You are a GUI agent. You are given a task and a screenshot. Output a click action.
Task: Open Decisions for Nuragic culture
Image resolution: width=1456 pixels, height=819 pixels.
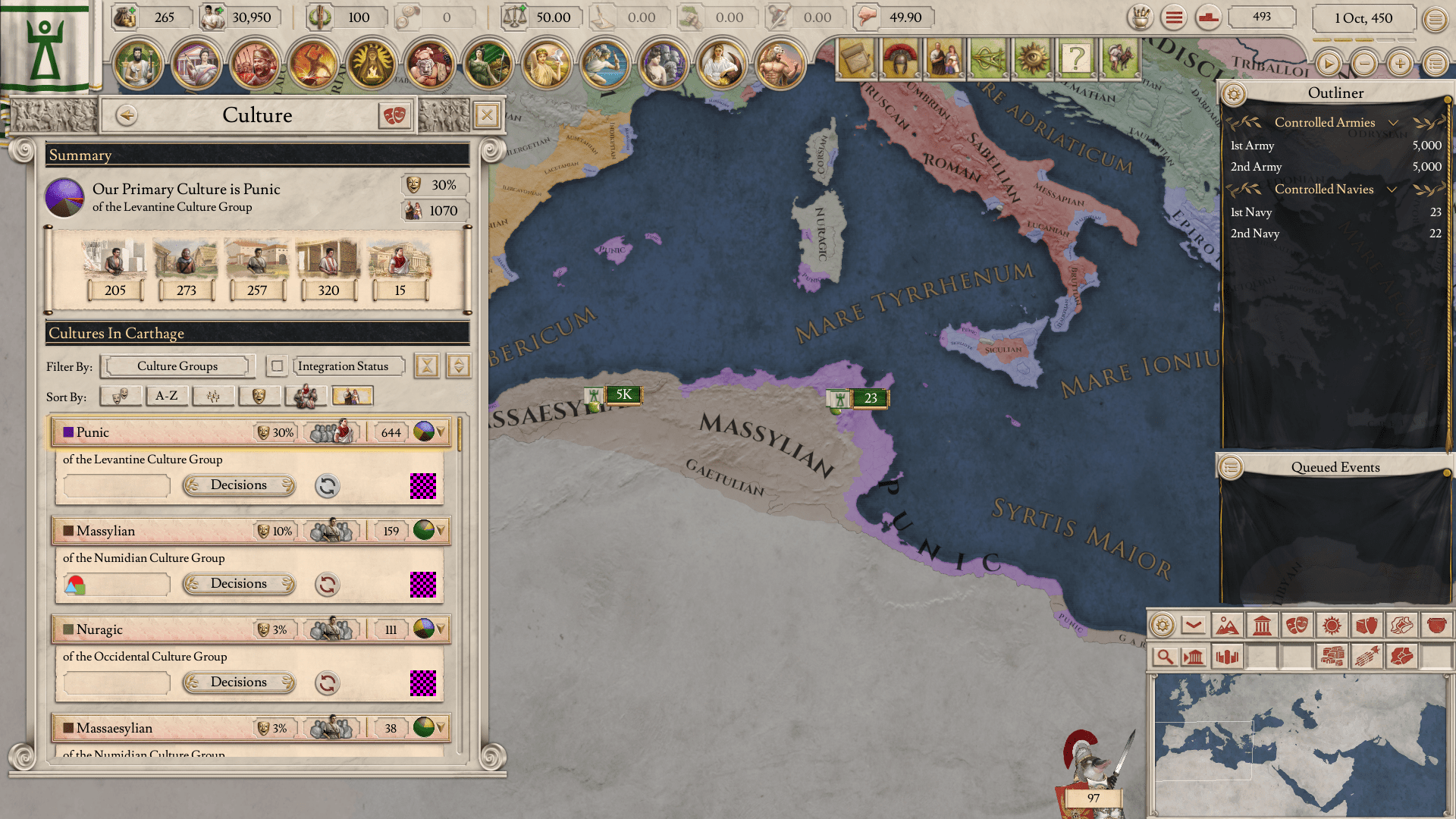point(239,682)
